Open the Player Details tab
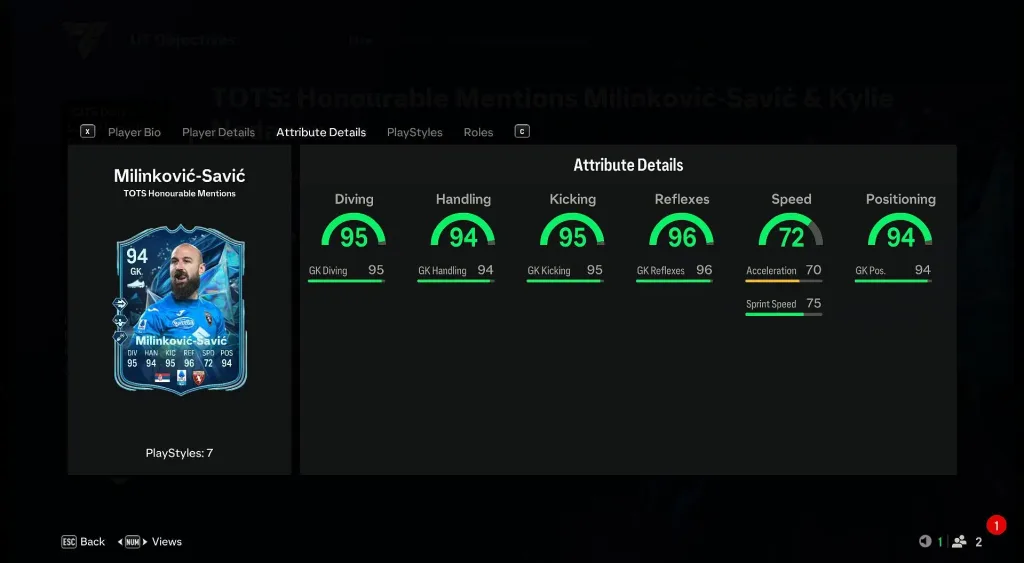This screenshot has width=1024, height=563. tap(218, 132)
